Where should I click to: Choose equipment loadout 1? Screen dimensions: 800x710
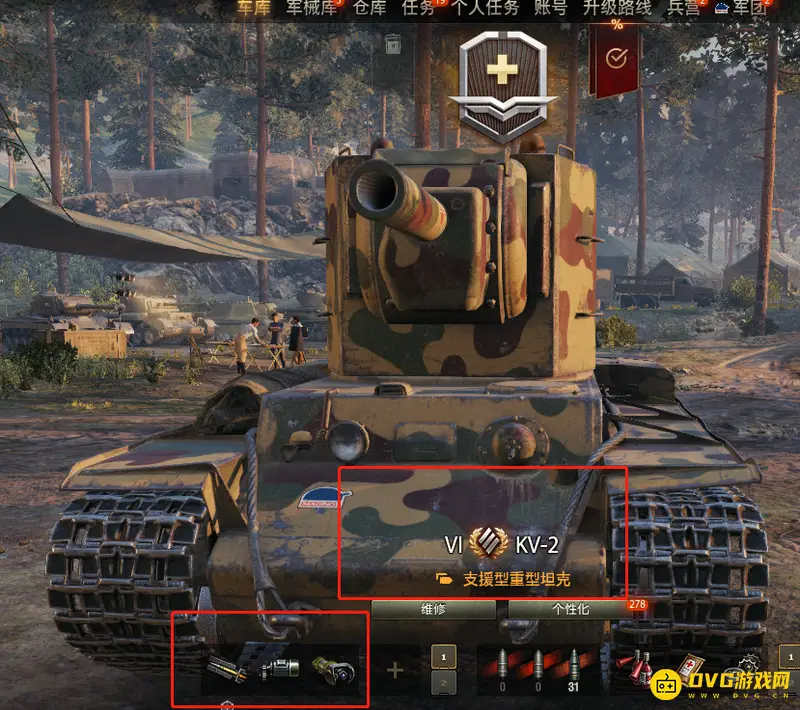point(443,654)
